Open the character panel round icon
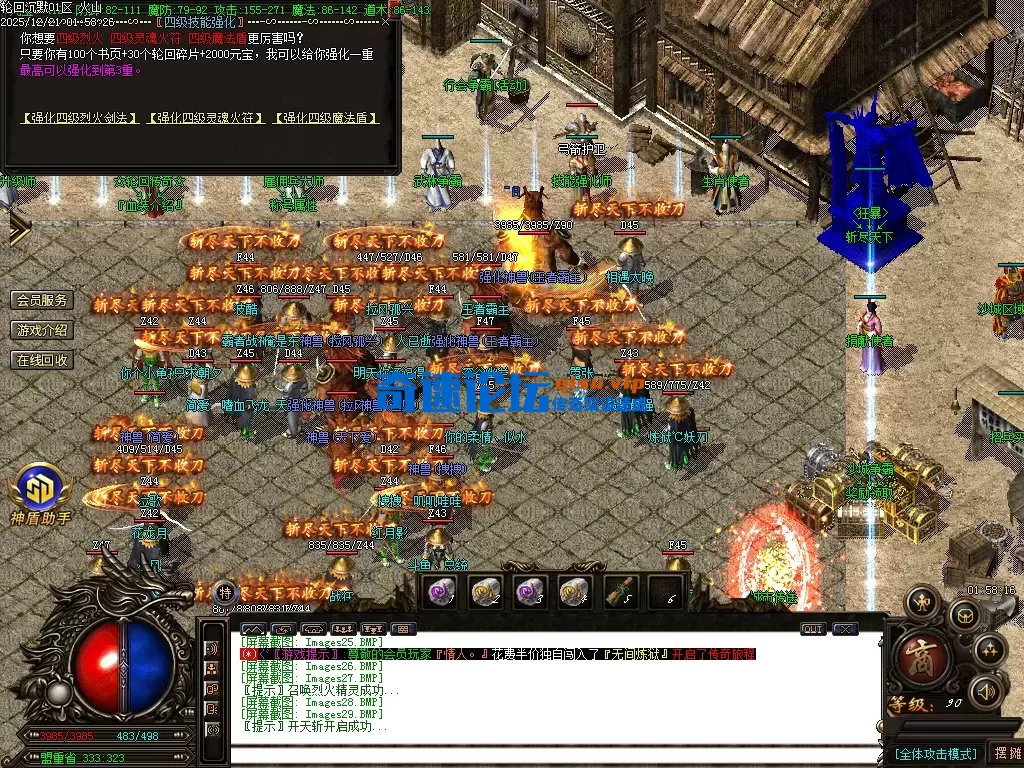 pyautogui.click(x=922, y=601)
